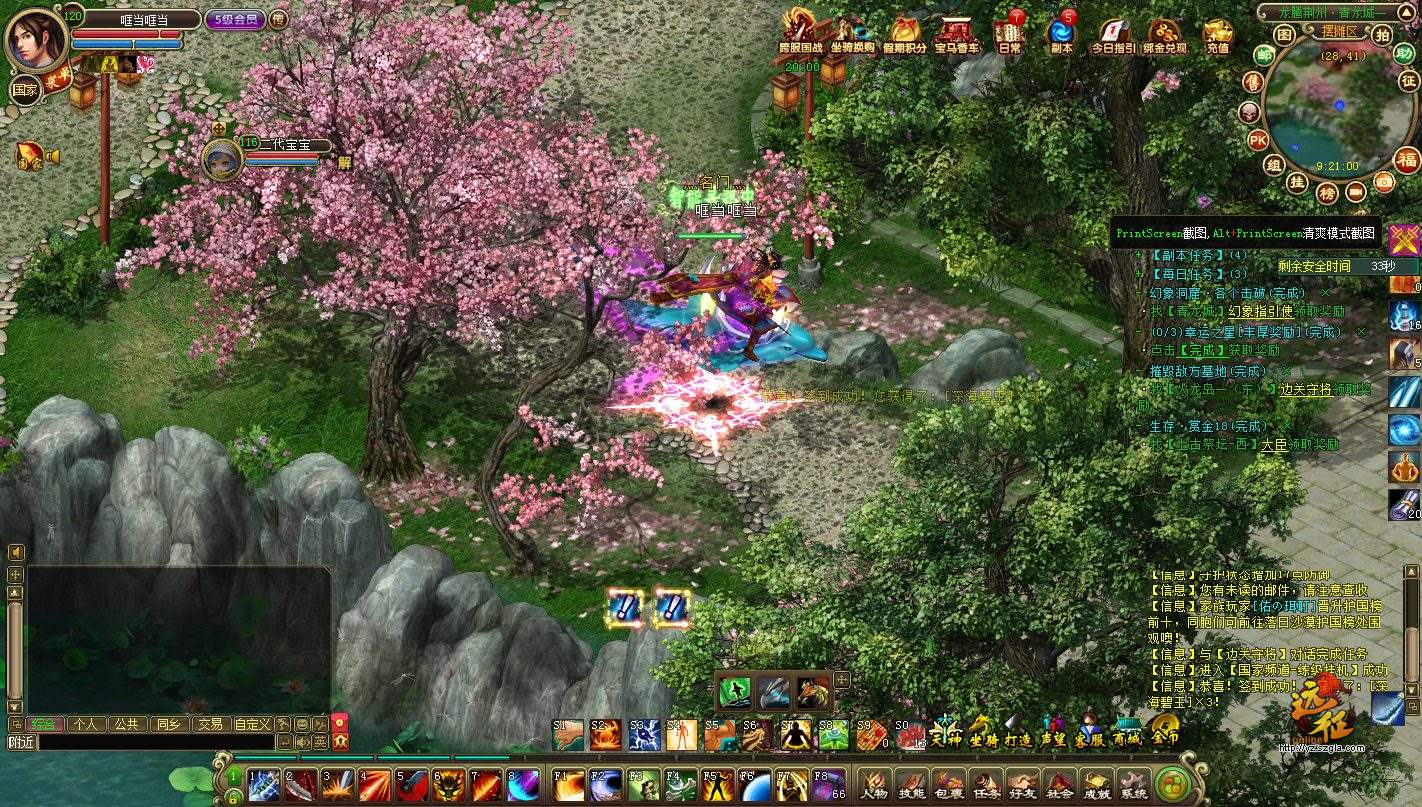Open the 系统 system menu
Viewport: 1422px width, 807px height.
click(1133, 784)
